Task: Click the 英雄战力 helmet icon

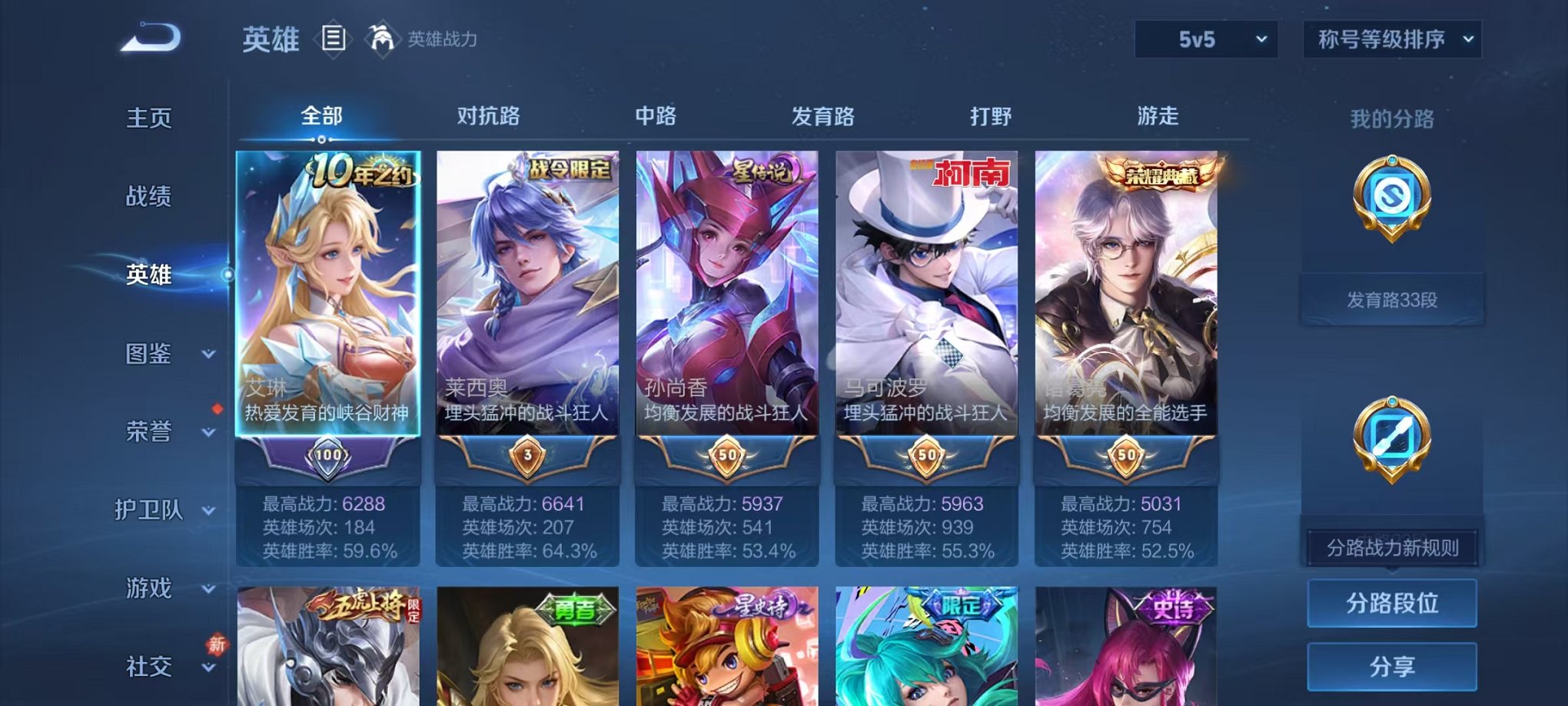Action: 382,37
